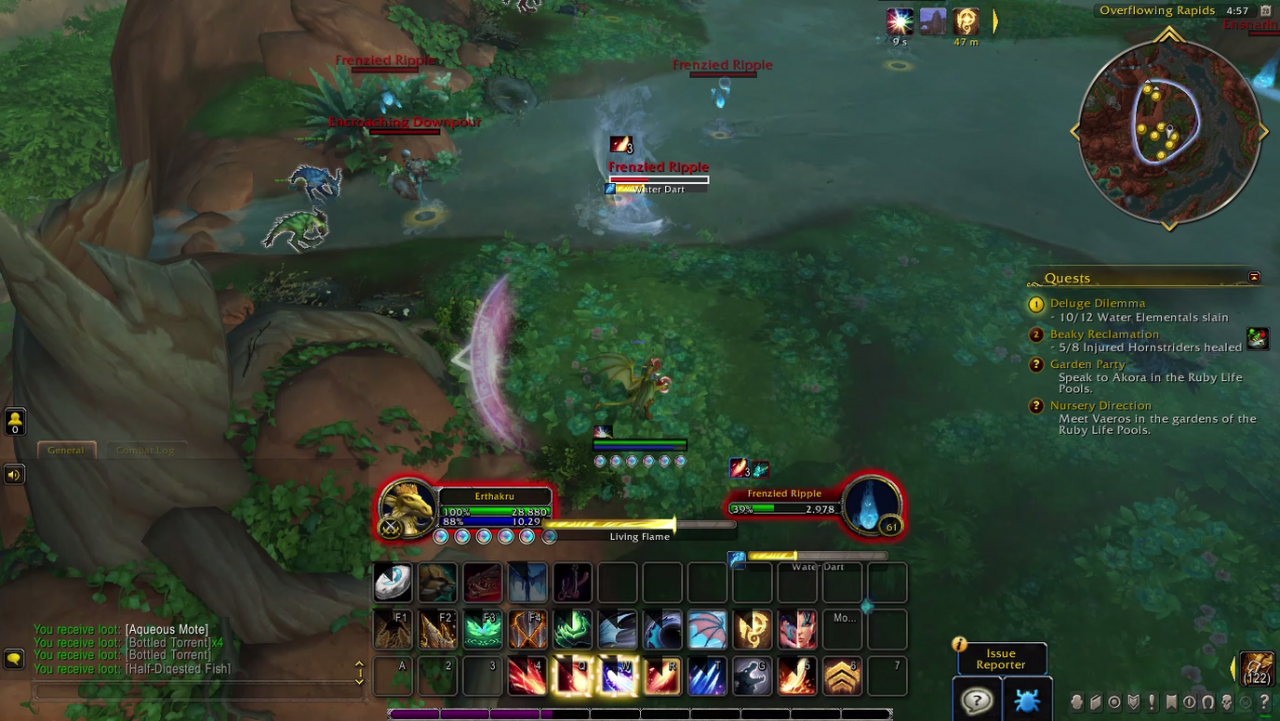Use the gold chevron ability in slot 6

[x=842, y=676]
